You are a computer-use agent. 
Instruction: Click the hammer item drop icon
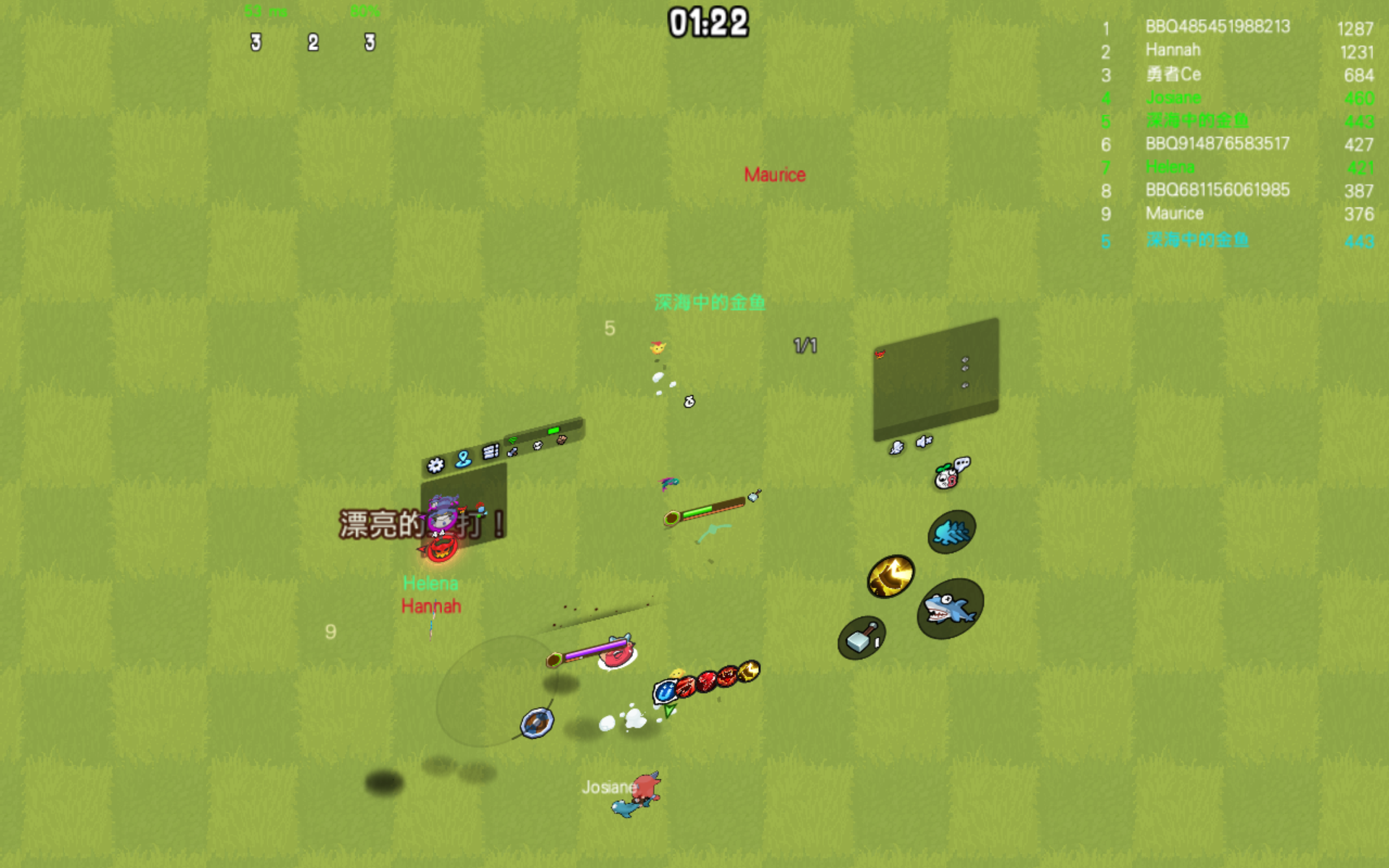(x=865, y=640)
